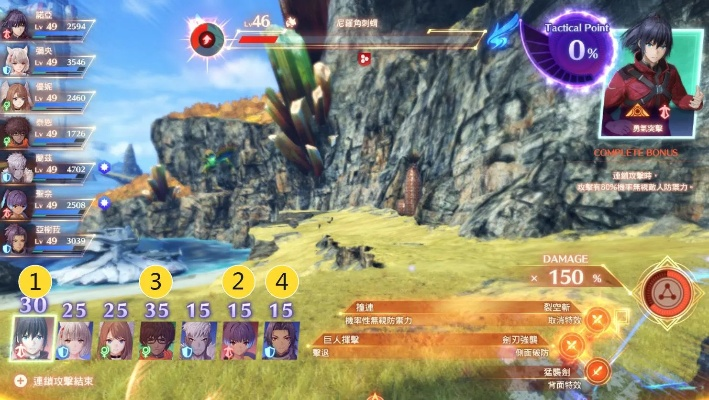Select the purple-haired attacker girl portrait

click(240, 340)
